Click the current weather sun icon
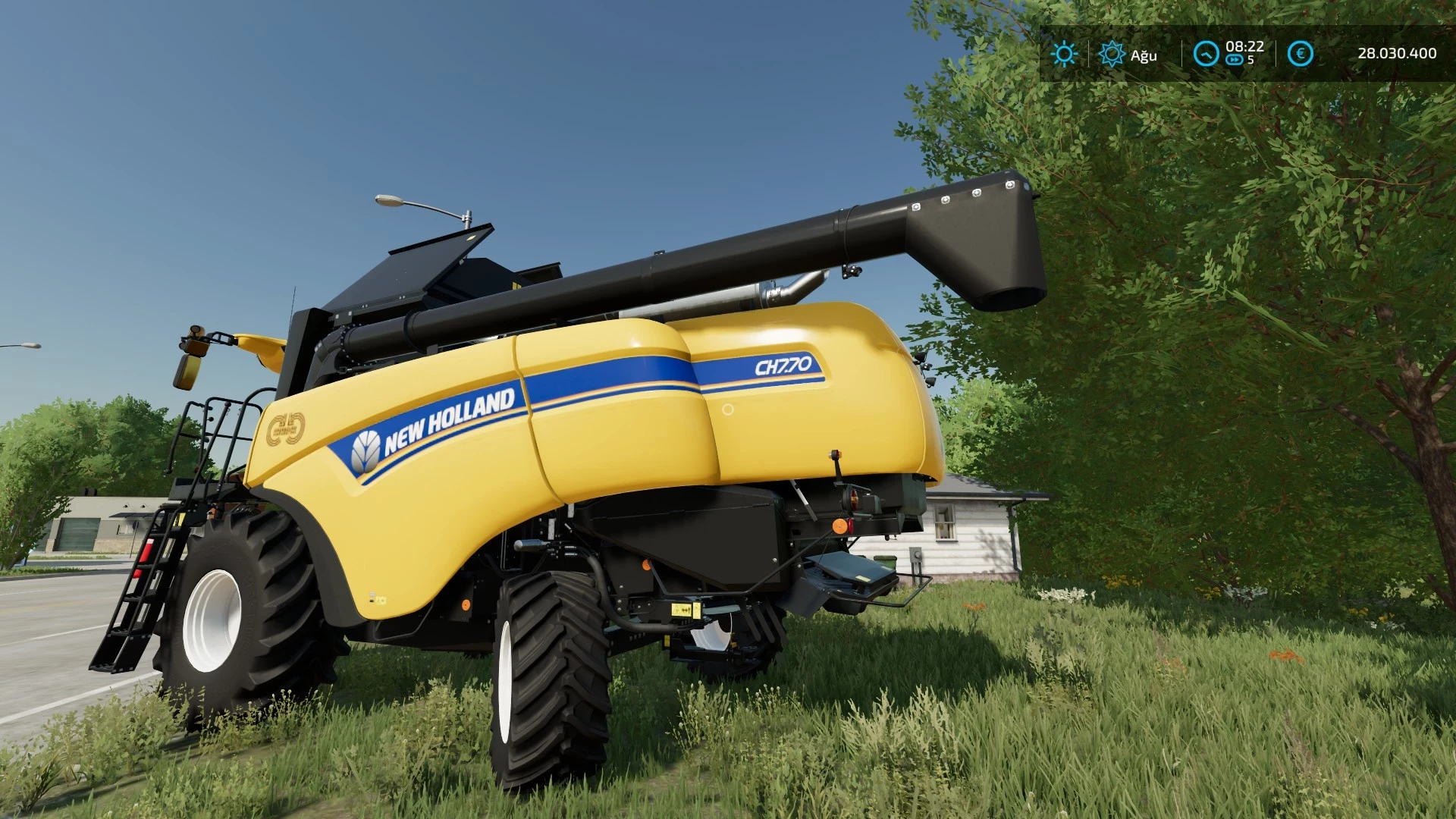The image size is (1456, 819). pos(1065,54)
